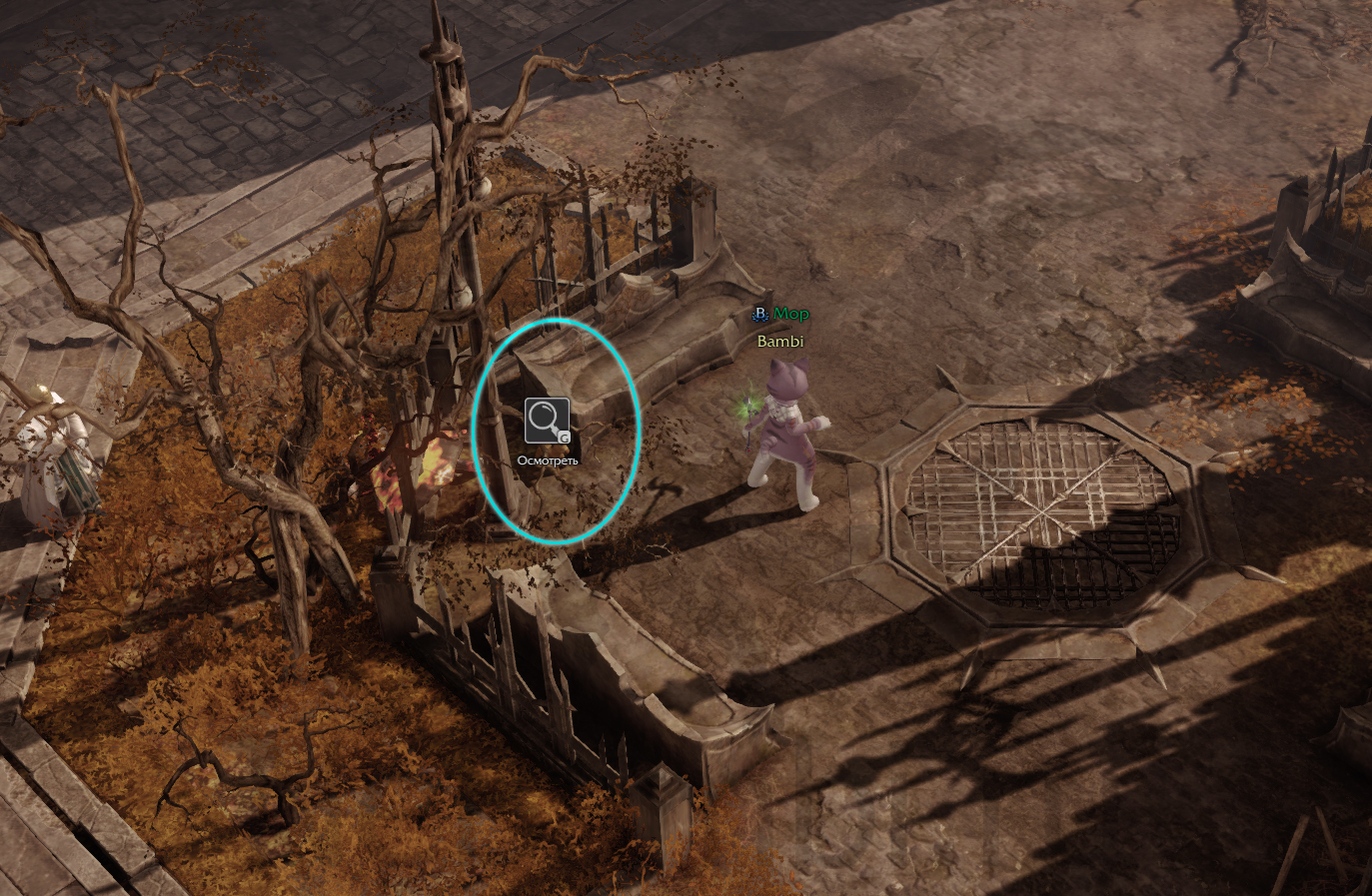Click the magnifying glass Осмотреть icon
The height and width of the screenshot is (896, 1372).
tap(547, 421)
